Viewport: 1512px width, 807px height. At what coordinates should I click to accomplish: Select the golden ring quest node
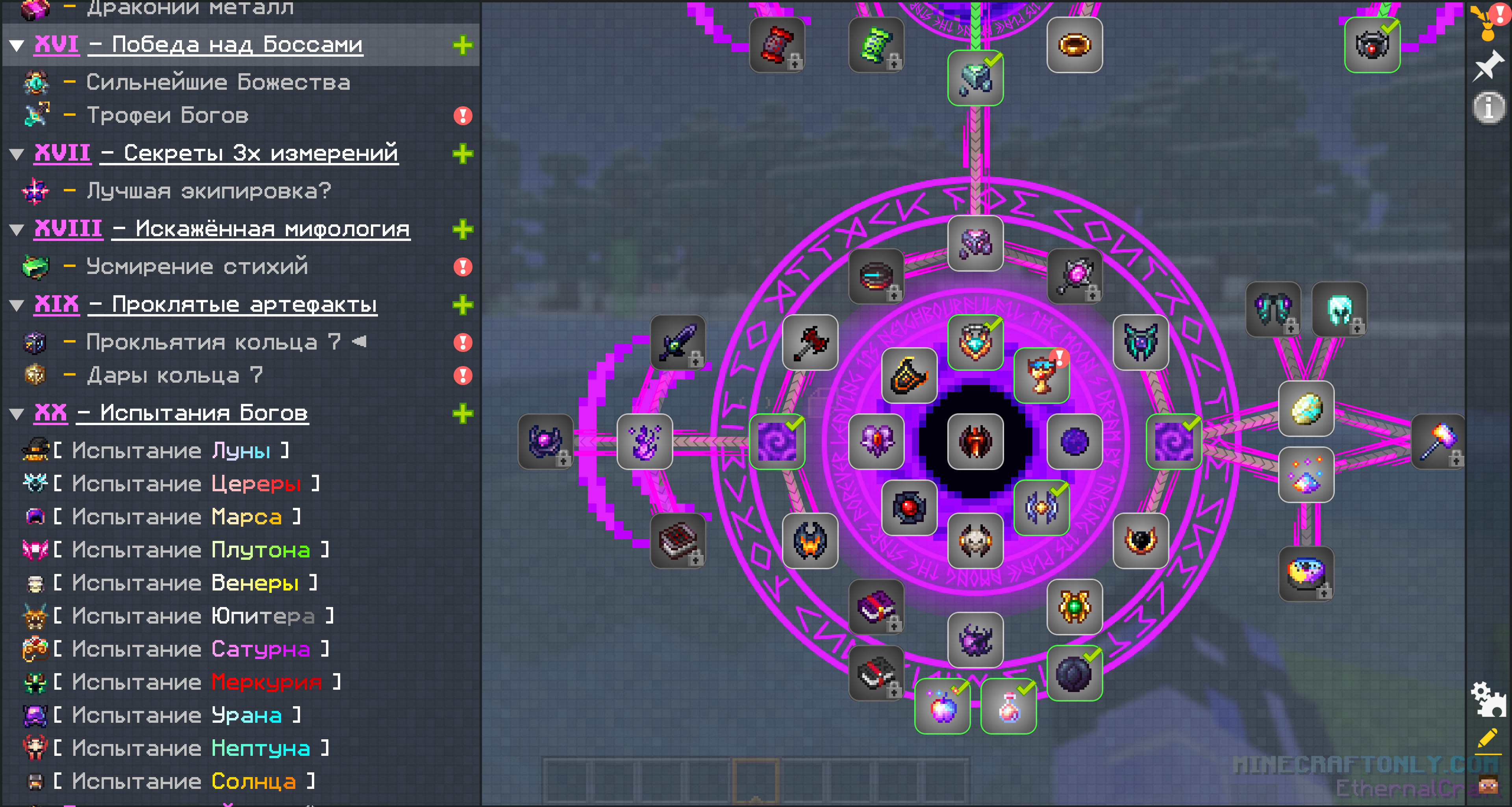[1074, 45]
